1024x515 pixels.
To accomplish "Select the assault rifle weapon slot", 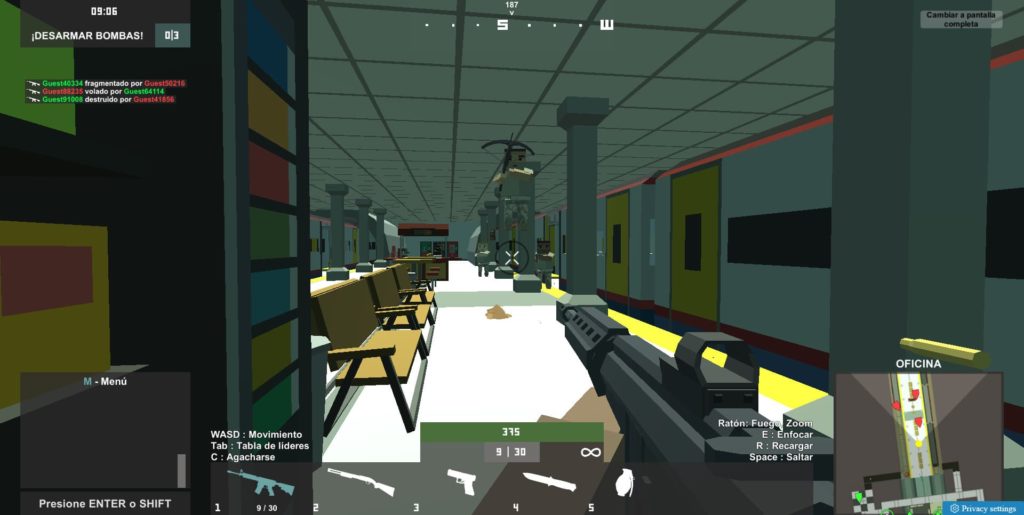I will point(260,484).
